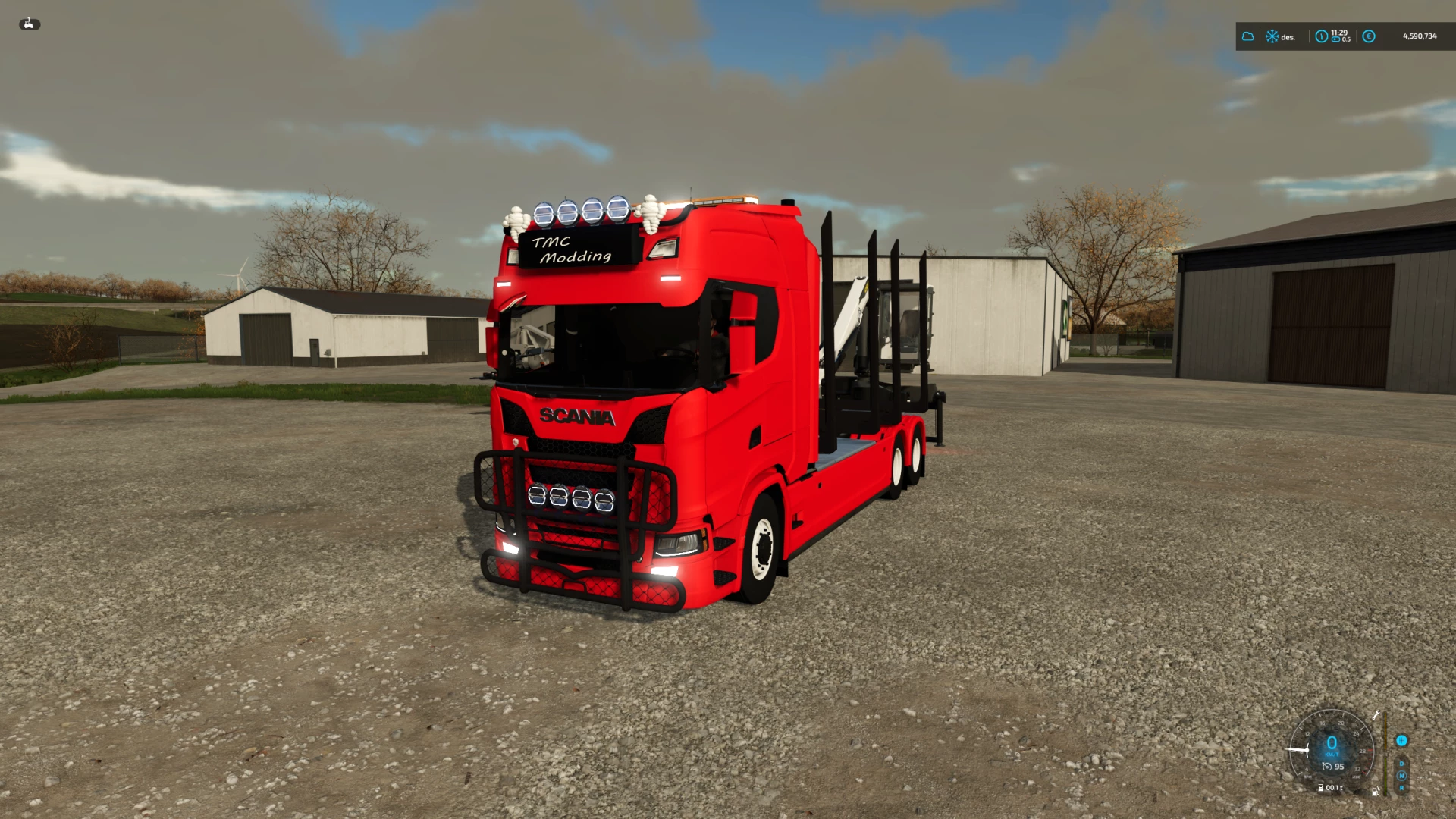Select the RPM gauge x100 label
This screenshot has height=819, width=1456.
(x=1356, y=777)
